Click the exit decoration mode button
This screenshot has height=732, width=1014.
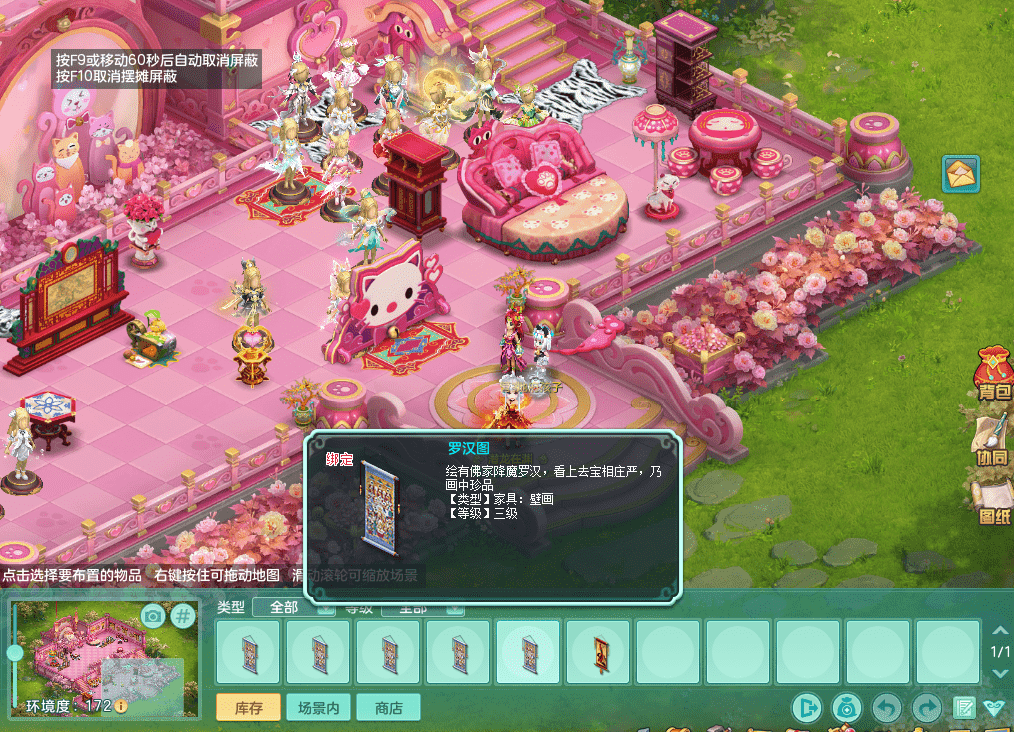coord(806,708)
